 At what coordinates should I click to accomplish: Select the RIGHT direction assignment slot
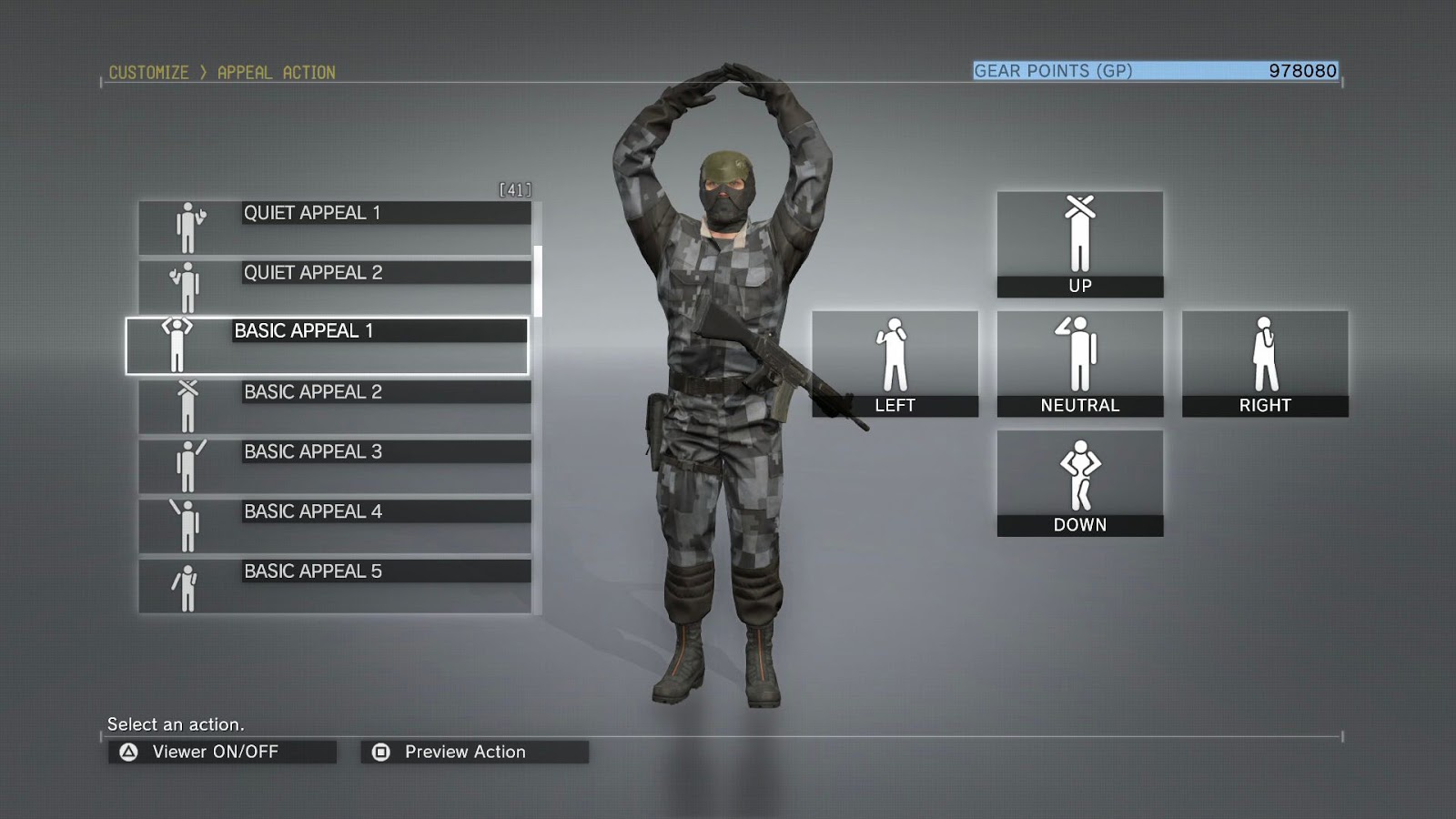tap(1265, 364)
